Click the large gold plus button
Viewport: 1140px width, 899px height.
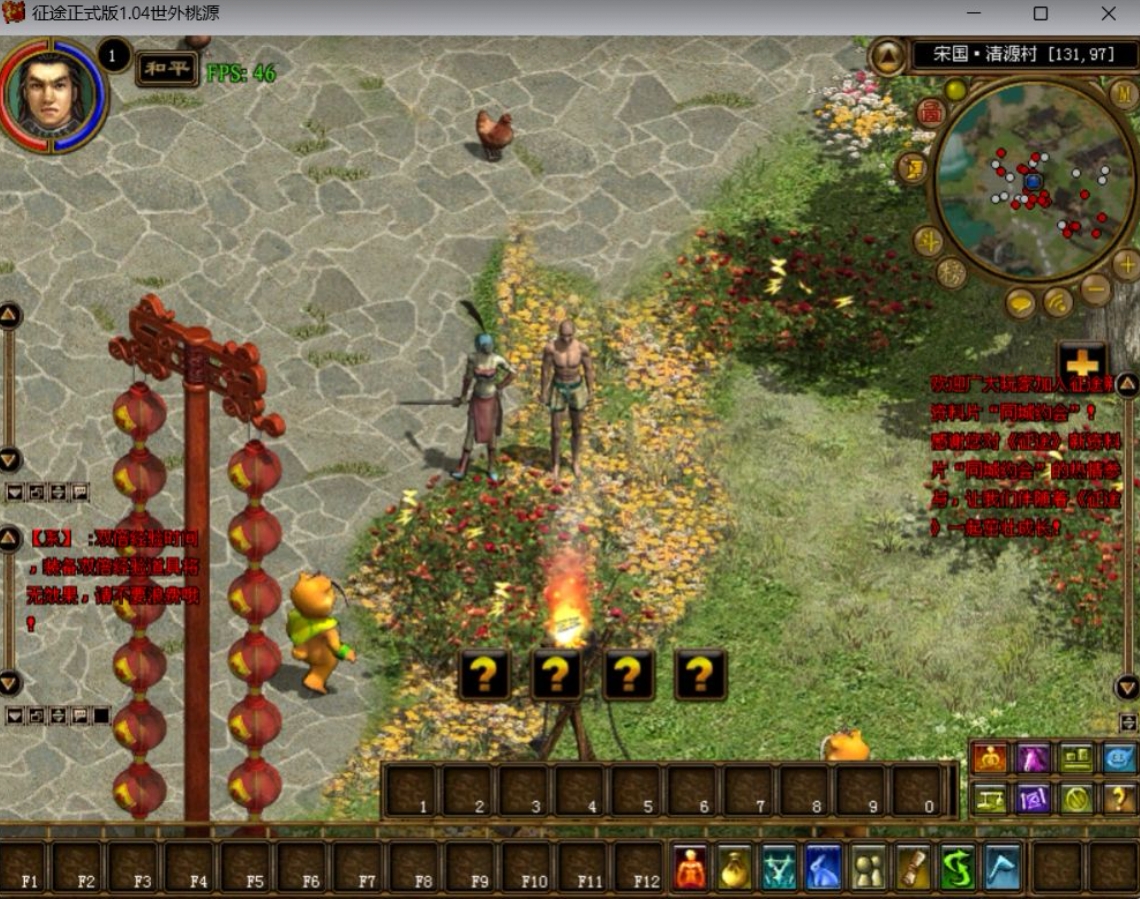click(x=1082, y=364)
